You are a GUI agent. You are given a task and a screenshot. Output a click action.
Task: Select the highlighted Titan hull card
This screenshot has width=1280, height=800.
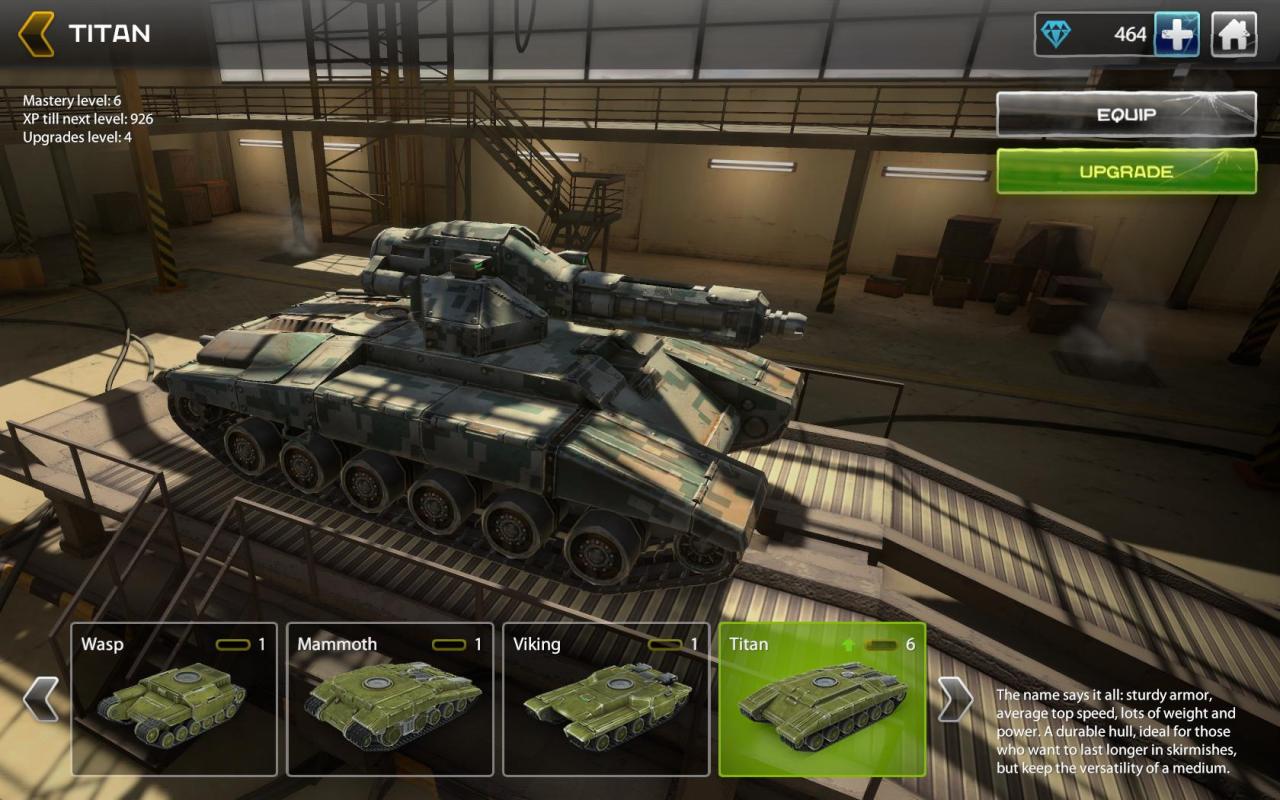point(822,699)
